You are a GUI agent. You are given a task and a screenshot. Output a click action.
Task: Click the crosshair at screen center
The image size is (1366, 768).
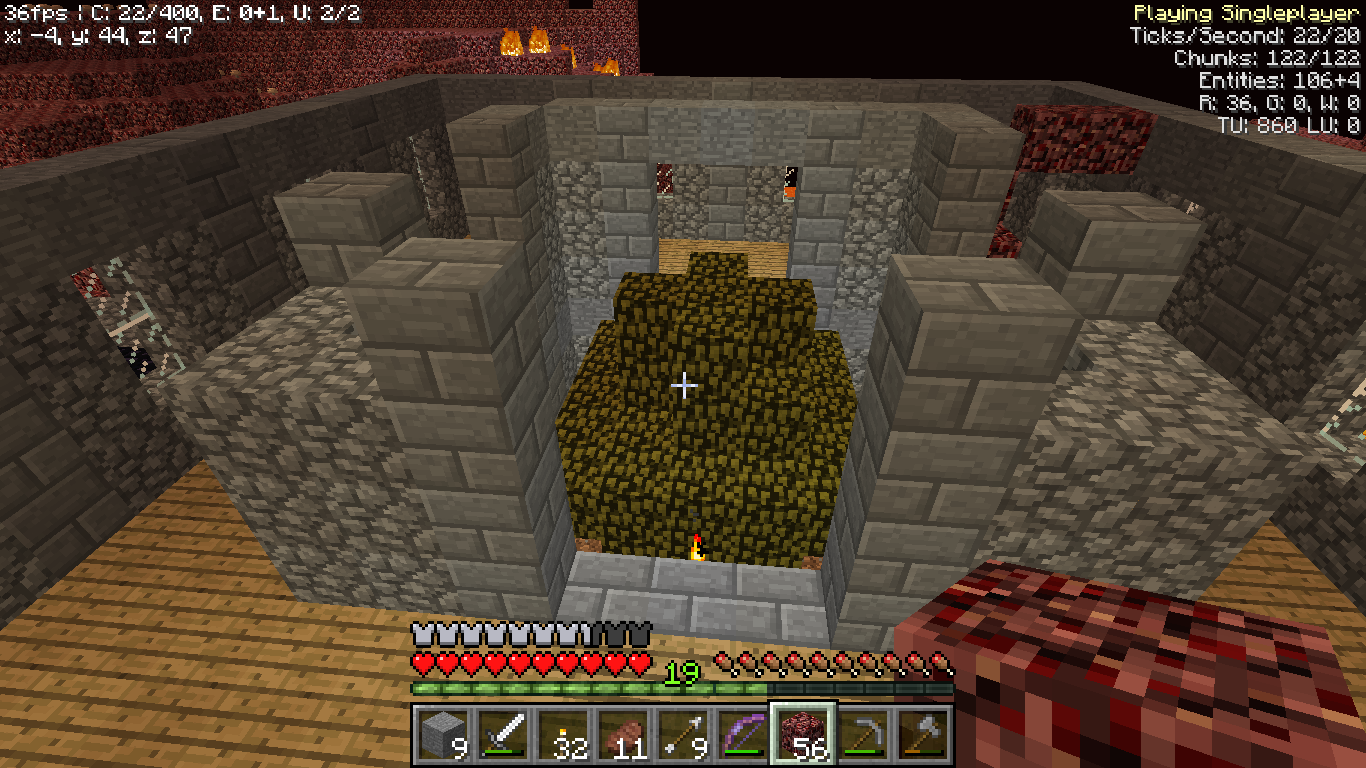coord(683,384)
